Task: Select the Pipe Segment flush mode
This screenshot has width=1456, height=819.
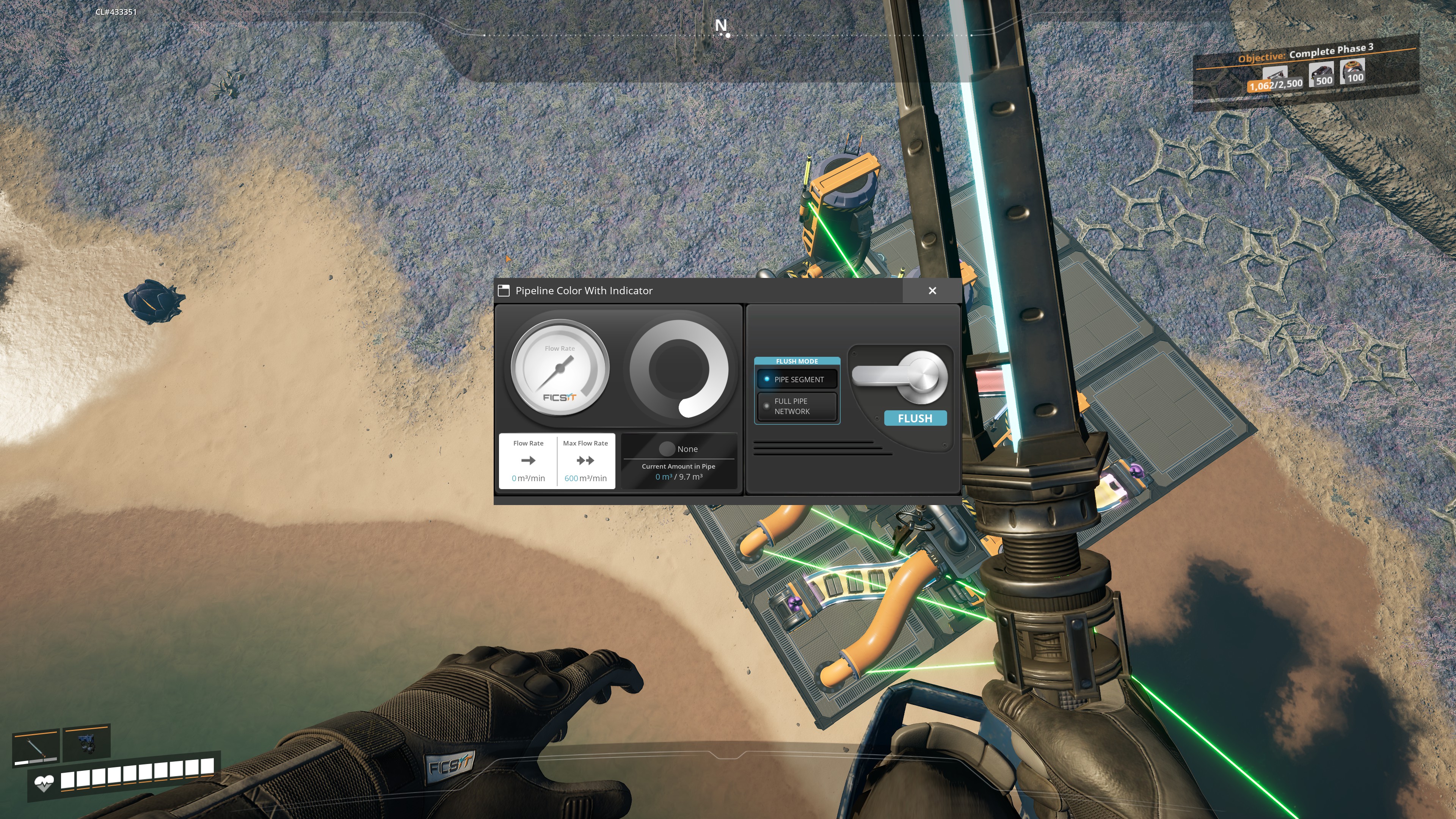Action: click(797, 379)
